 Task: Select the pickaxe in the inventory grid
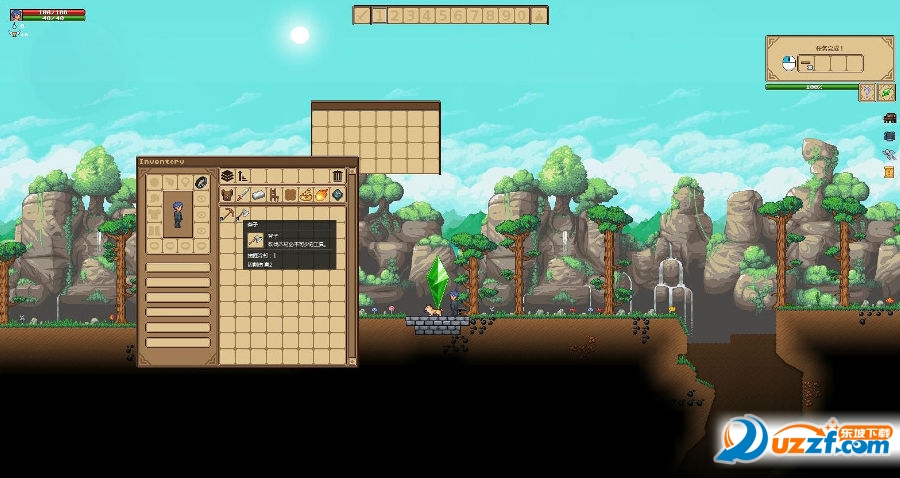point(228,214)
